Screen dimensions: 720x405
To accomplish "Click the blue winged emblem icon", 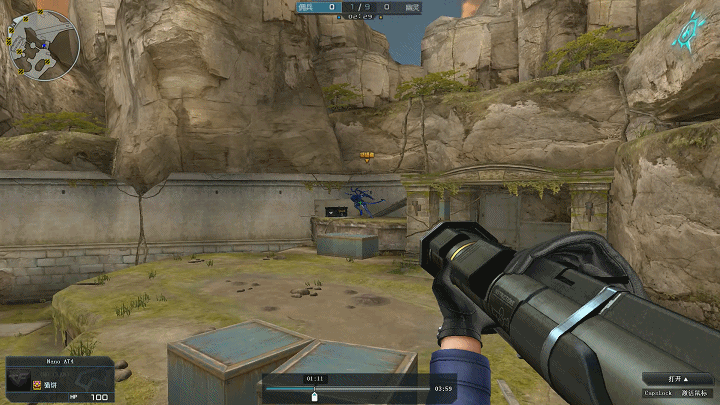I will (691, 30).
